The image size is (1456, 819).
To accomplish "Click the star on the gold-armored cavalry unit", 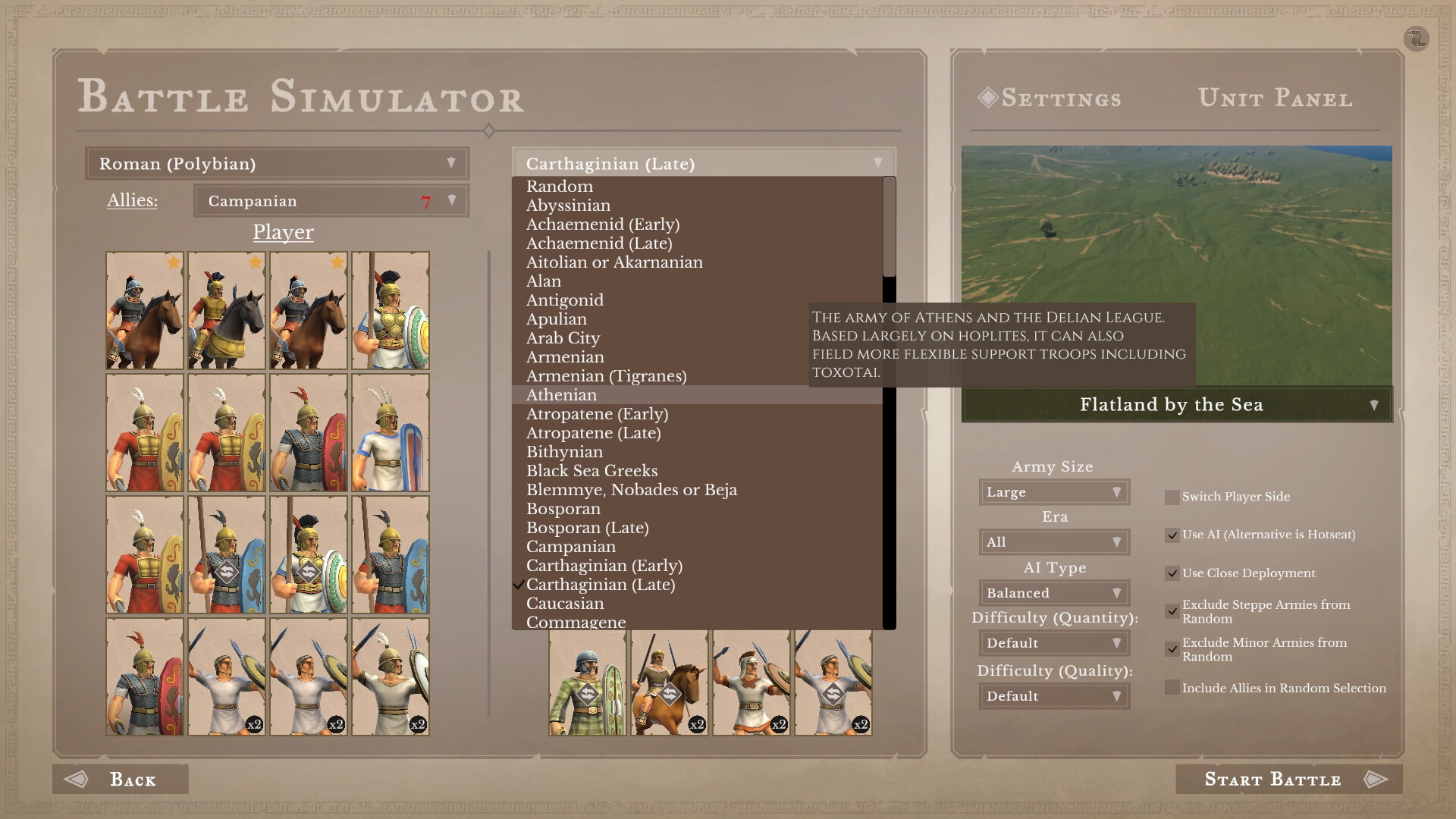I will pyautogui.click(x=254, y=261).
